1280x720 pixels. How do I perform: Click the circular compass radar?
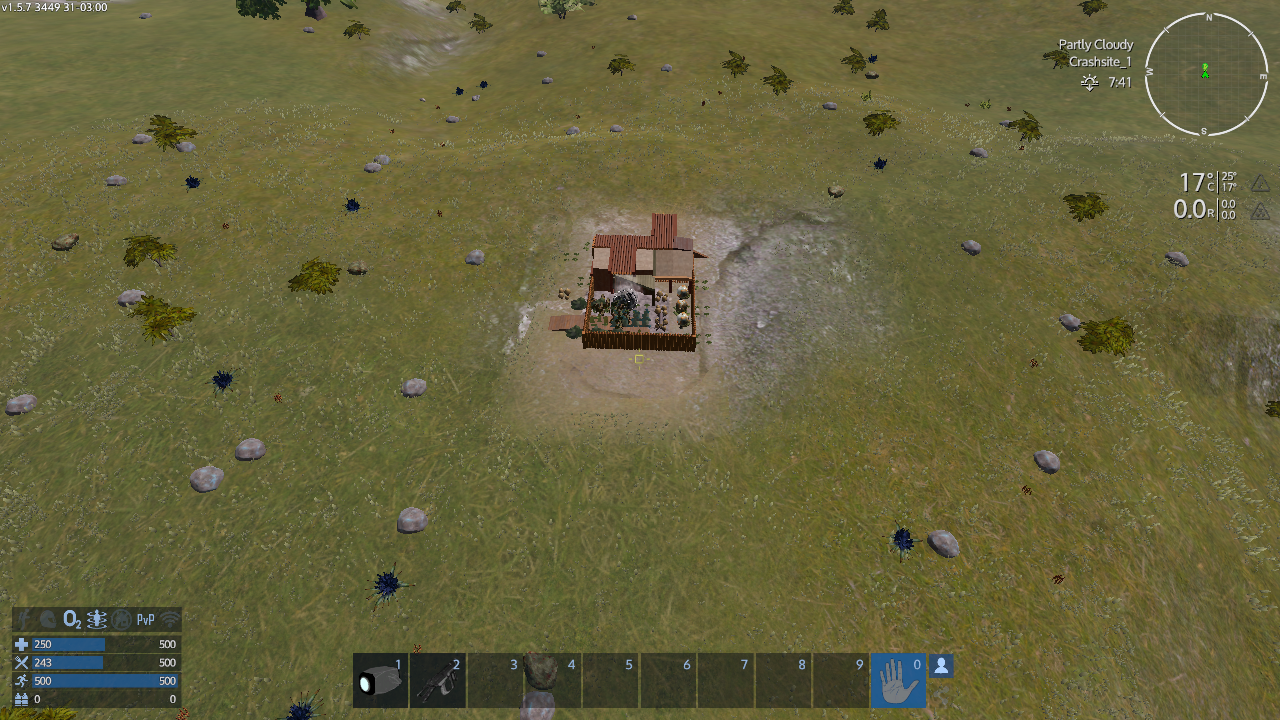click(x=1206, y=75)
